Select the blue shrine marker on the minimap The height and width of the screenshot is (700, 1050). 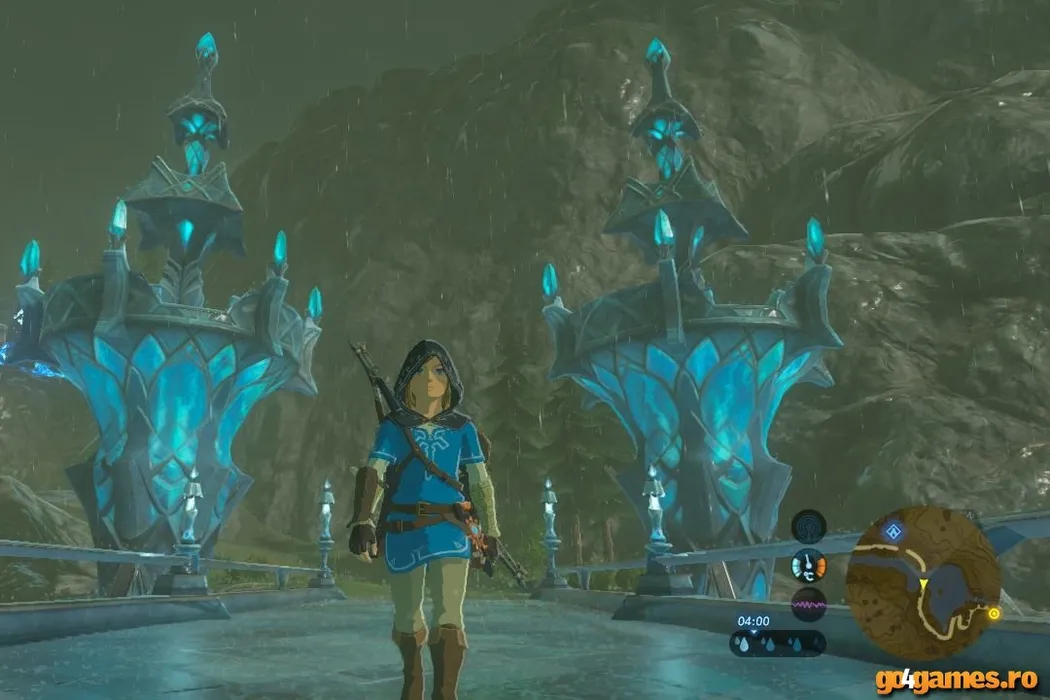pos(893,532)
